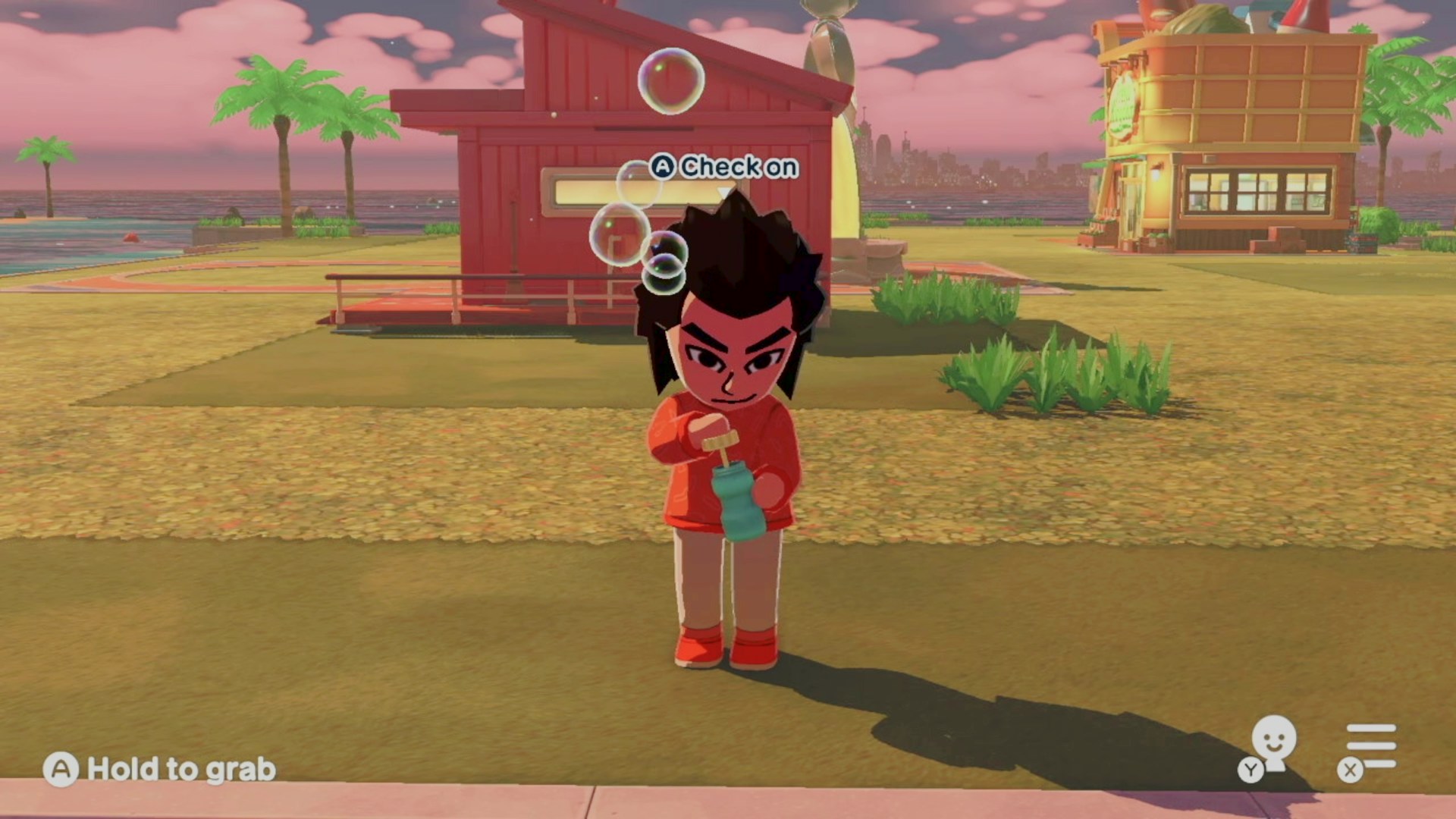Open the three-line menu icon
The height and width of the screenshot is (819, 1456).
click(x=1370, y=746)
